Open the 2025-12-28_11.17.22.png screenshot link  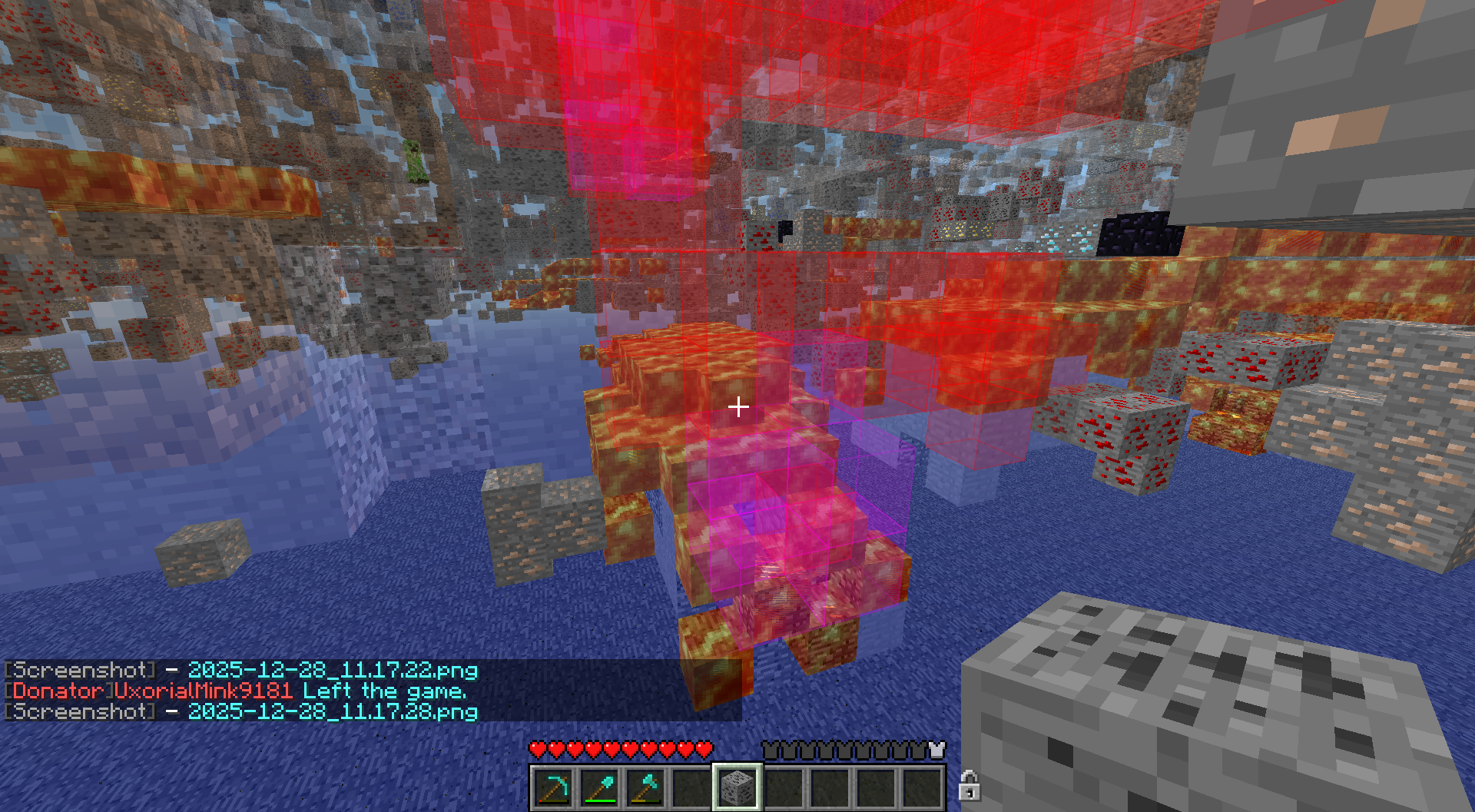(x=333, y=671)
